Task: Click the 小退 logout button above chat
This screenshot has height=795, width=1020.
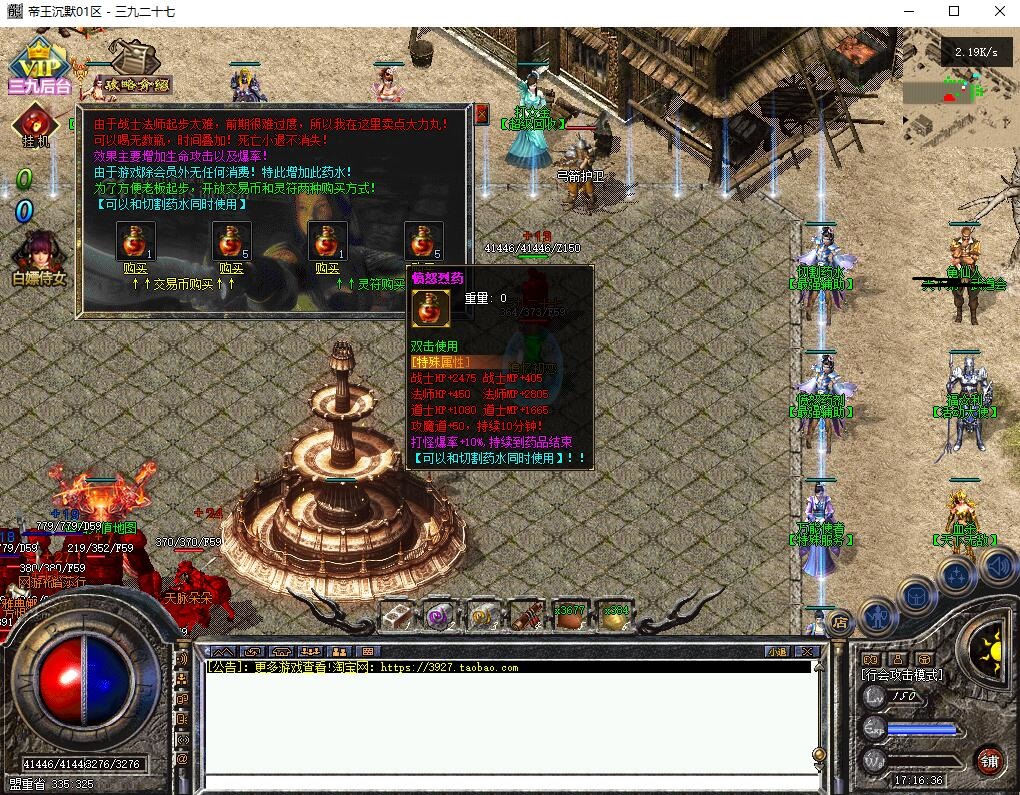Action: click(777, 651)
